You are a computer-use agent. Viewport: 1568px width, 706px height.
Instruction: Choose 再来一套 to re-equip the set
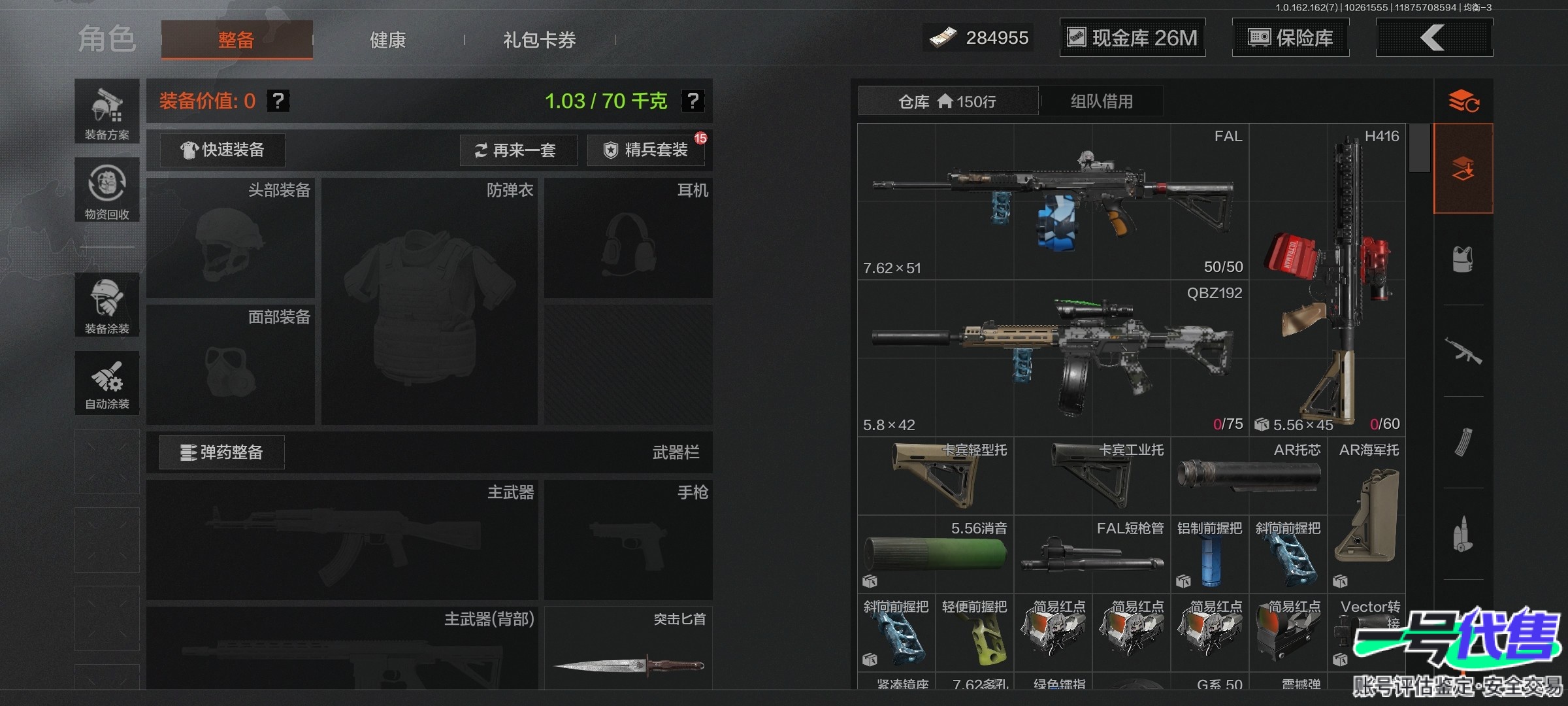tap(517, 150)
